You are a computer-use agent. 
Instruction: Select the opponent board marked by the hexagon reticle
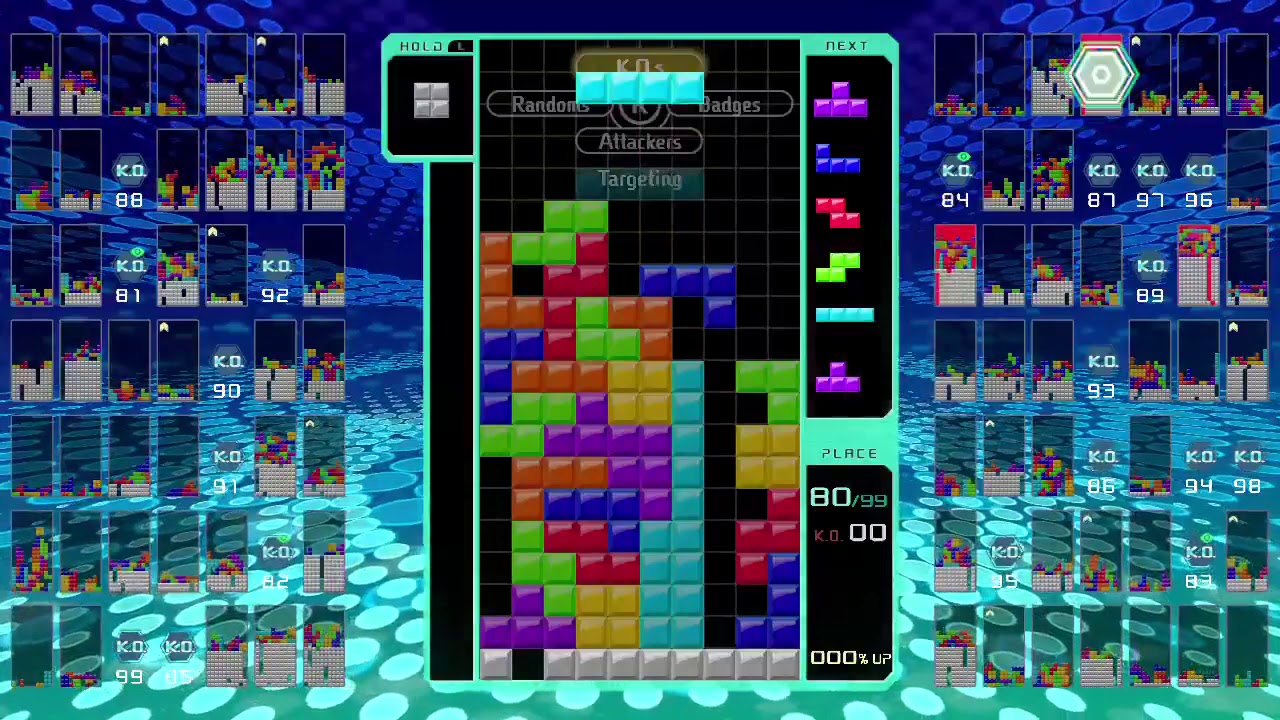(x=1101, y=76)
